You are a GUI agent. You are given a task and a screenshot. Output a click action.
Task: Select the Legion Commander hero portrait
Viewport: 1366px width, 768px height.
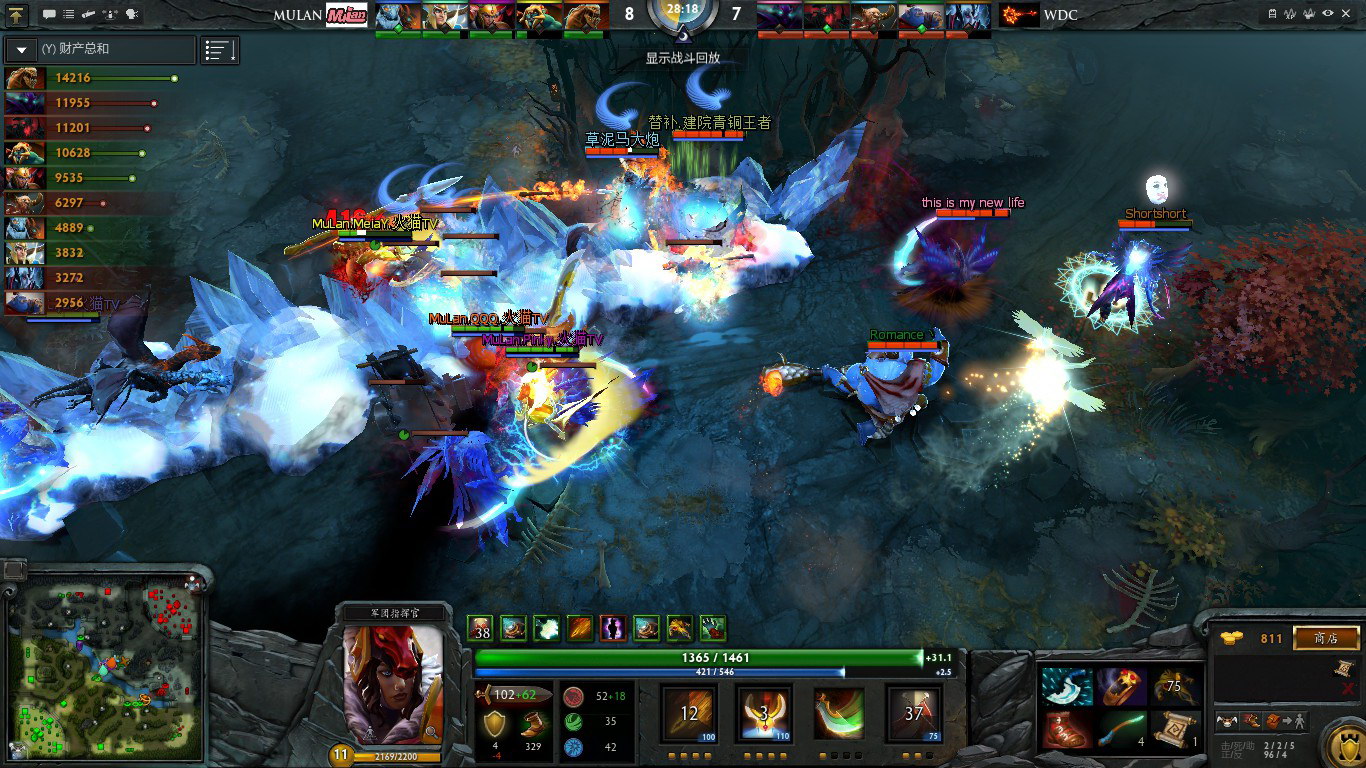[x=392, y=685]
